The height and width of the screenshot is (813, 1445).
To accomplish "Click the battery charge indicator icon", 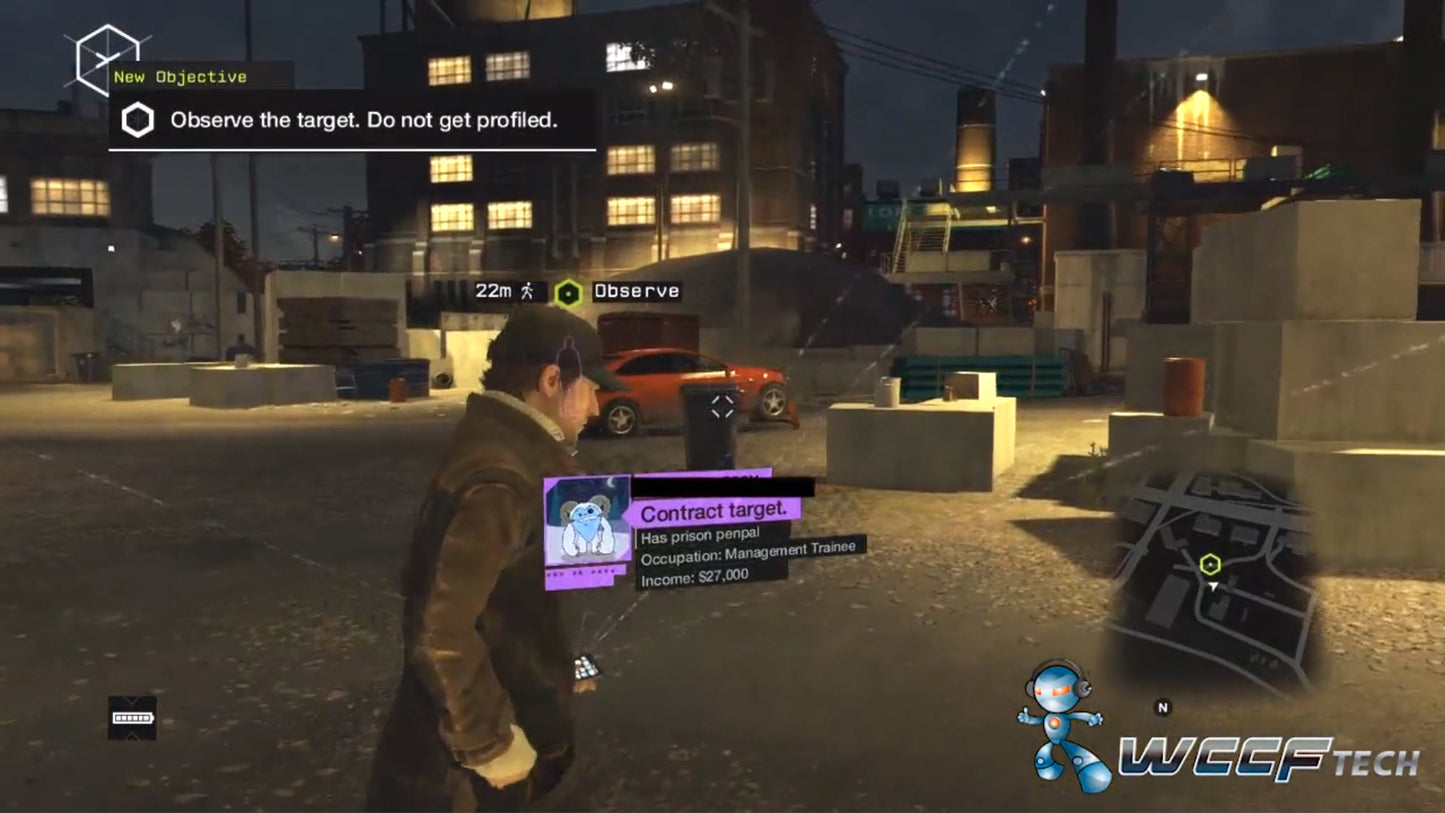I will (133, 718).
